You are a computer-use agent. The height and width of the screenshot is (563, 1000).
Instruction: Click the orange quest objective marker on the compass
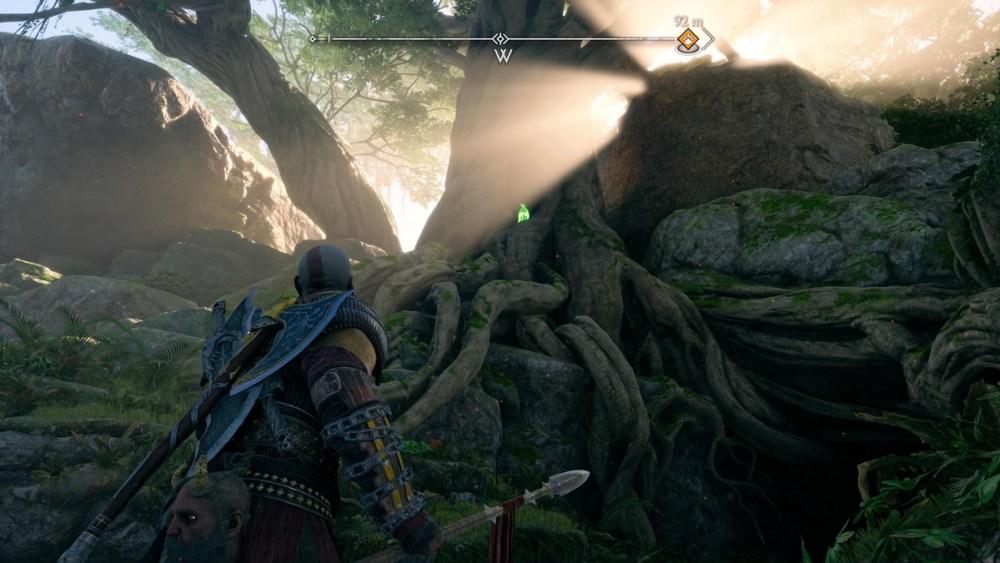pos(688,39)
